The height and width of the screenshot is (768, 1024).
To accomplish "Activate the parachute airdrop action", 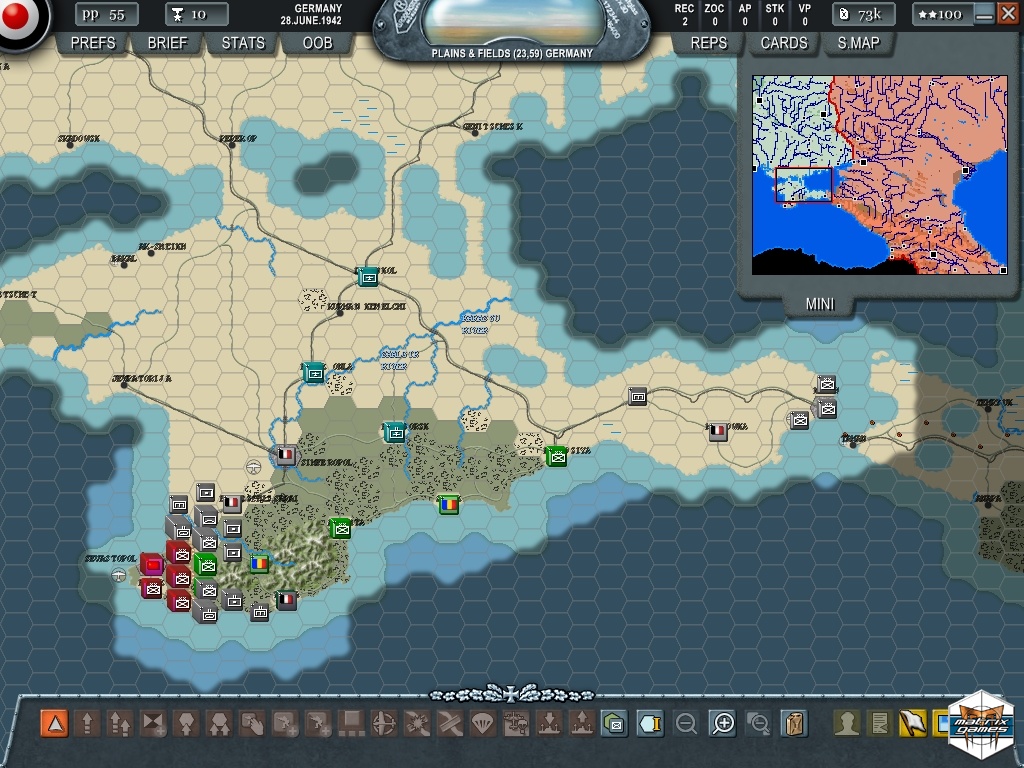I will 482,723.
